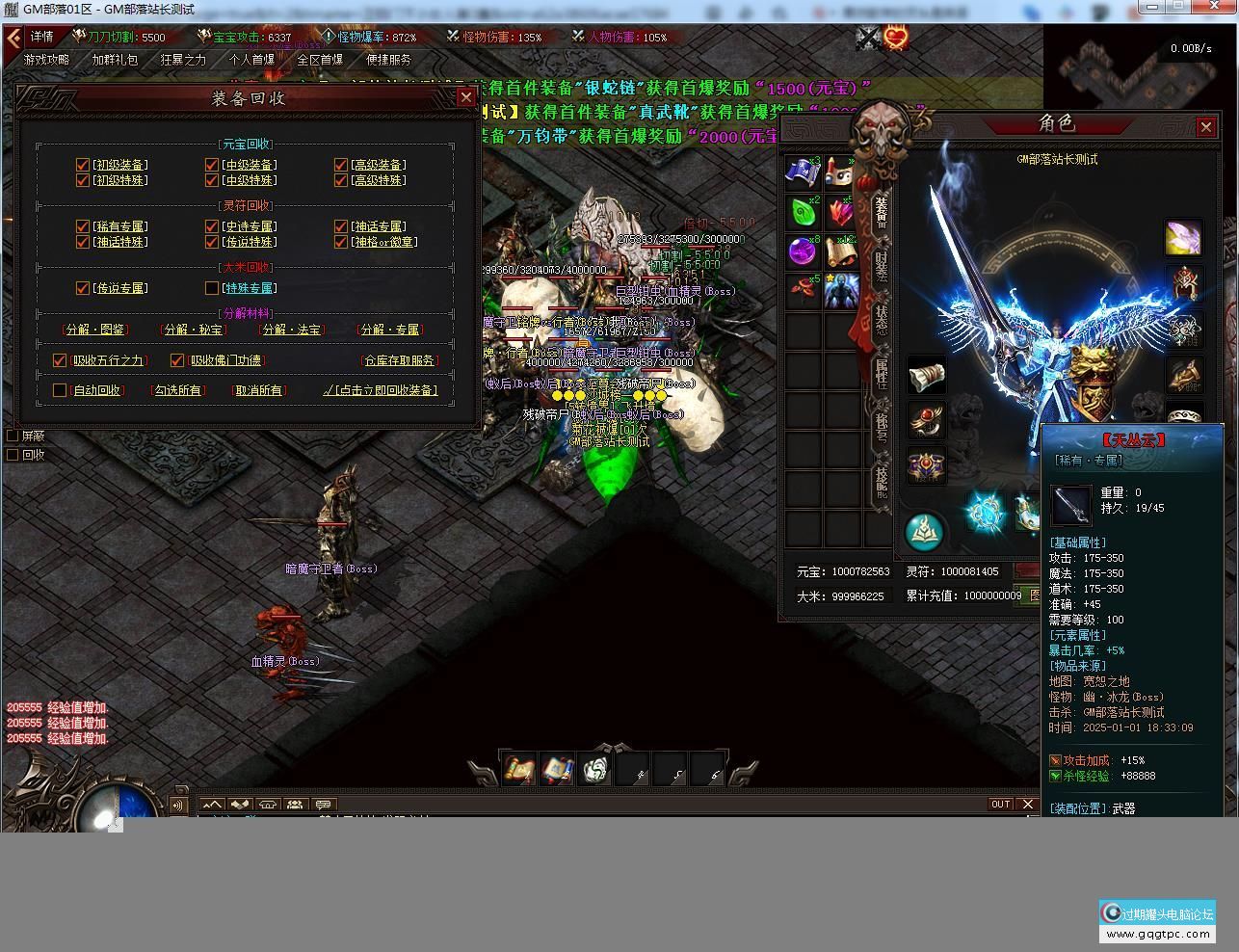Screen dimensions: 1239x952
Task: Enable the 特殊专属 checkbox
Action: [x=212, y=288]
